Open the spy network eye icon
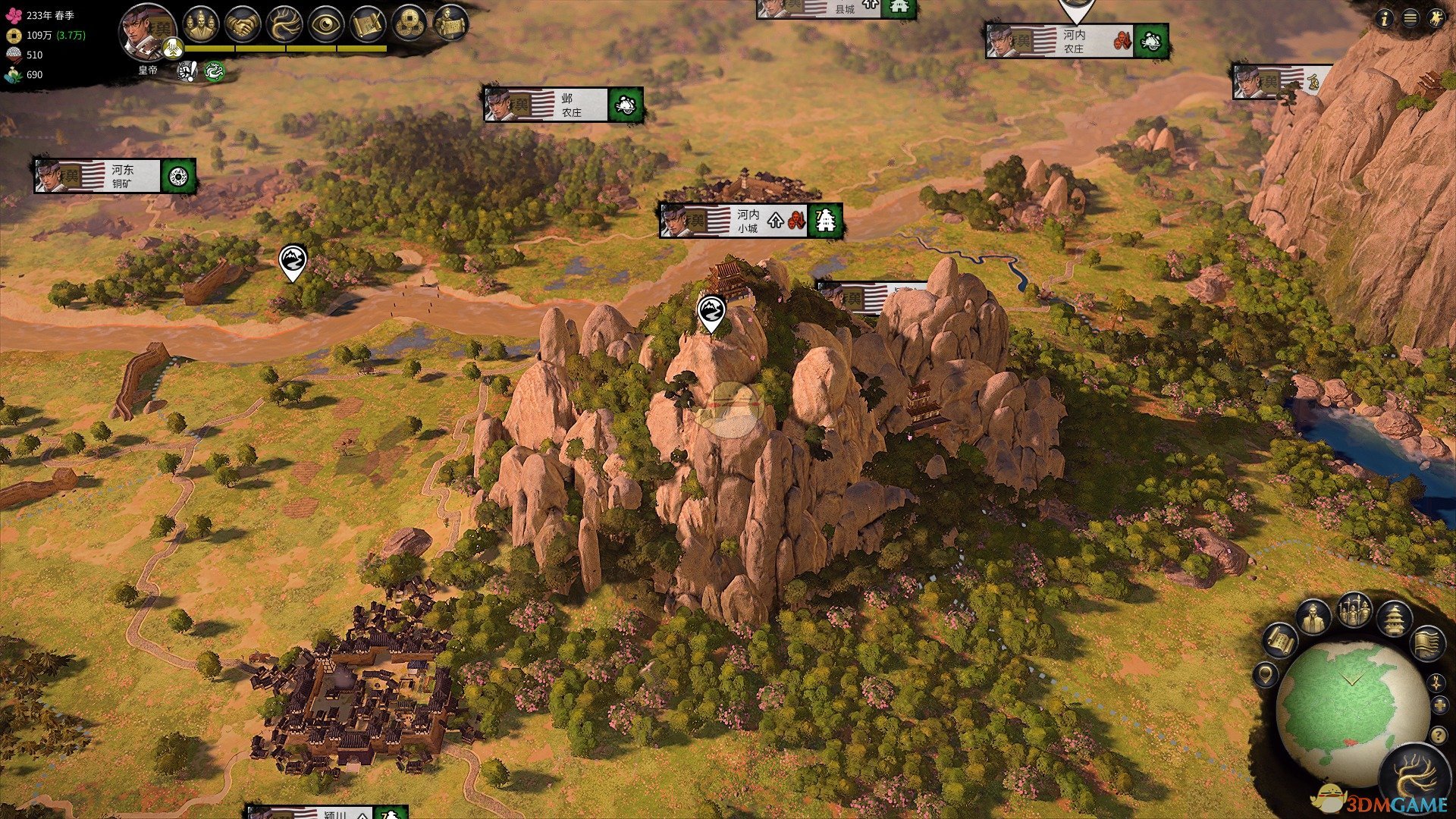The image size is (1456, 819). (x=327, y=24)
